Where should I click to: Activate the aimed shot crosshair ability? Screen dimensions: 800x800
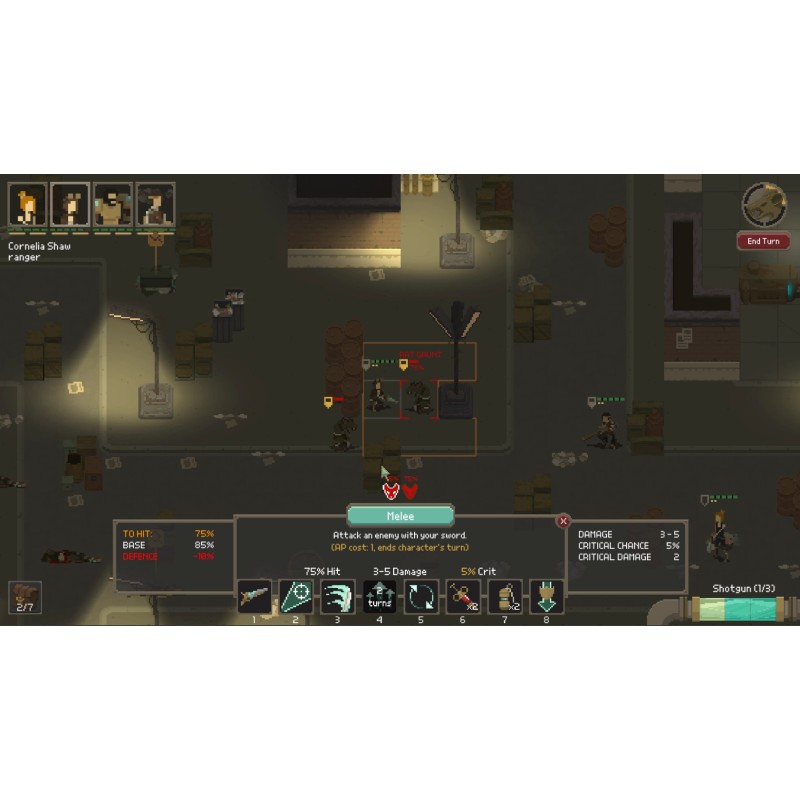tap(296, 597)
